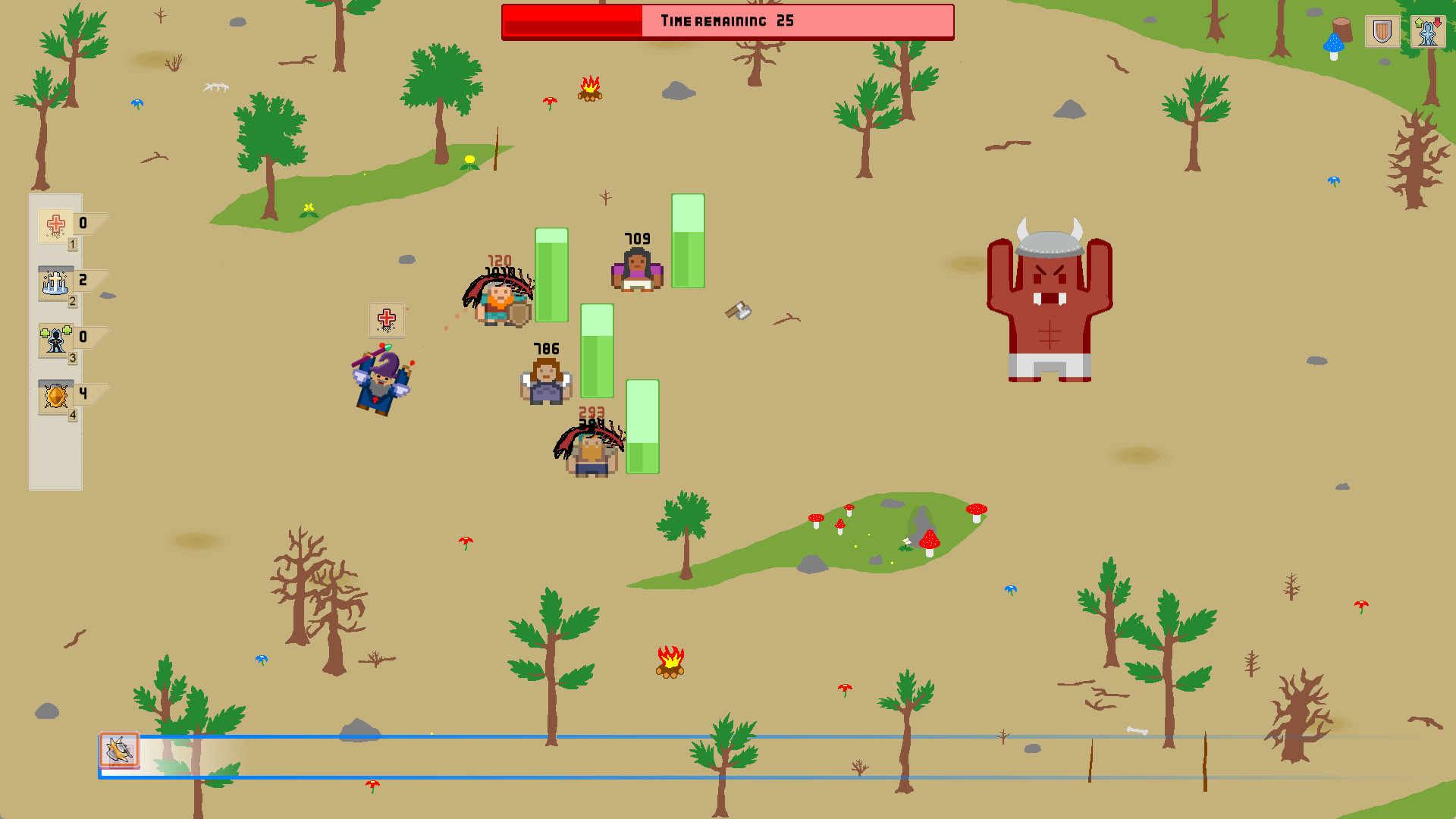Select the red horned monster
This screenshot has height=819, width=1456.
[x=1048, y=303]
